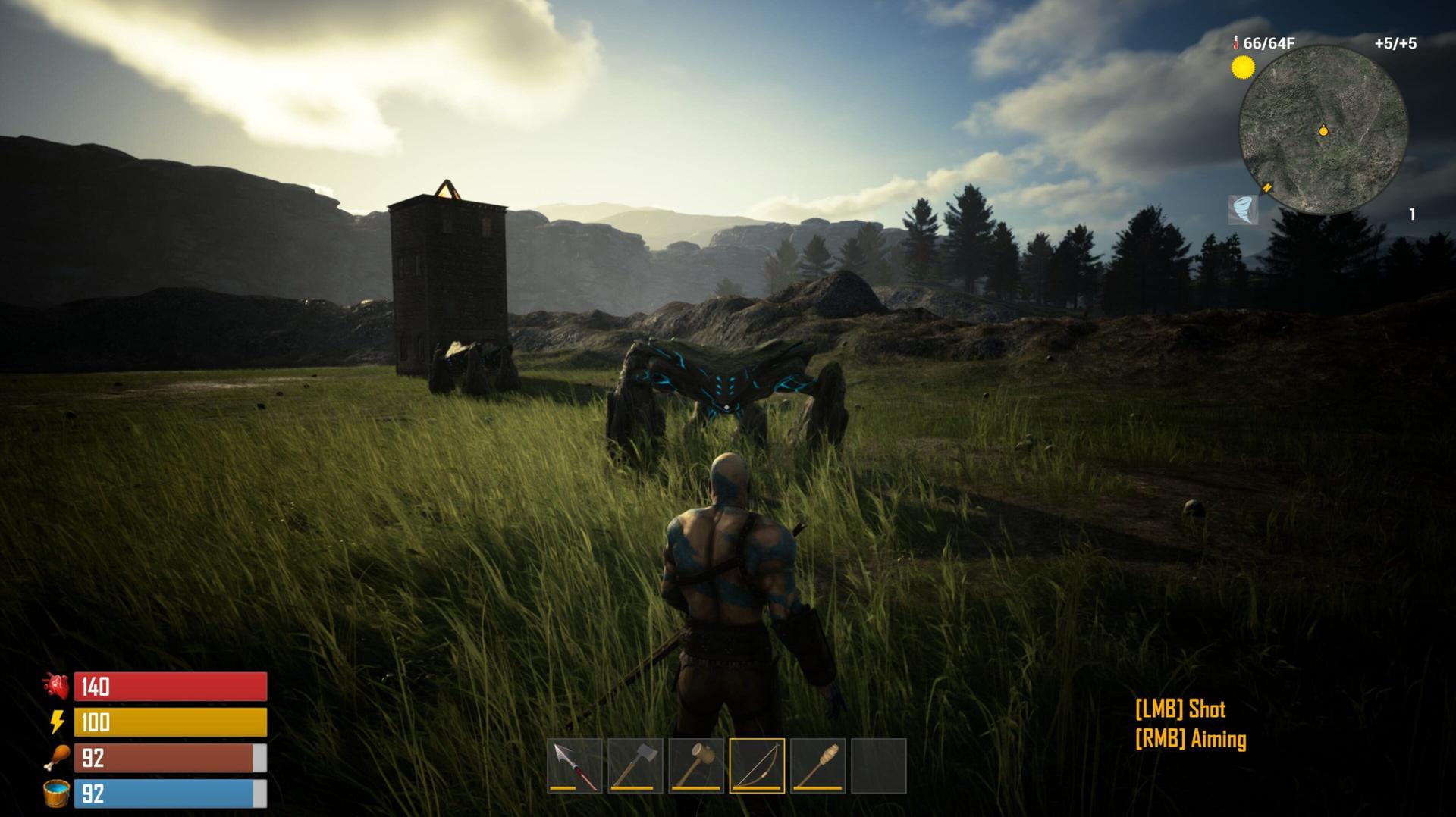
Task: Open the circular minimap
Action: point(1323,129)
